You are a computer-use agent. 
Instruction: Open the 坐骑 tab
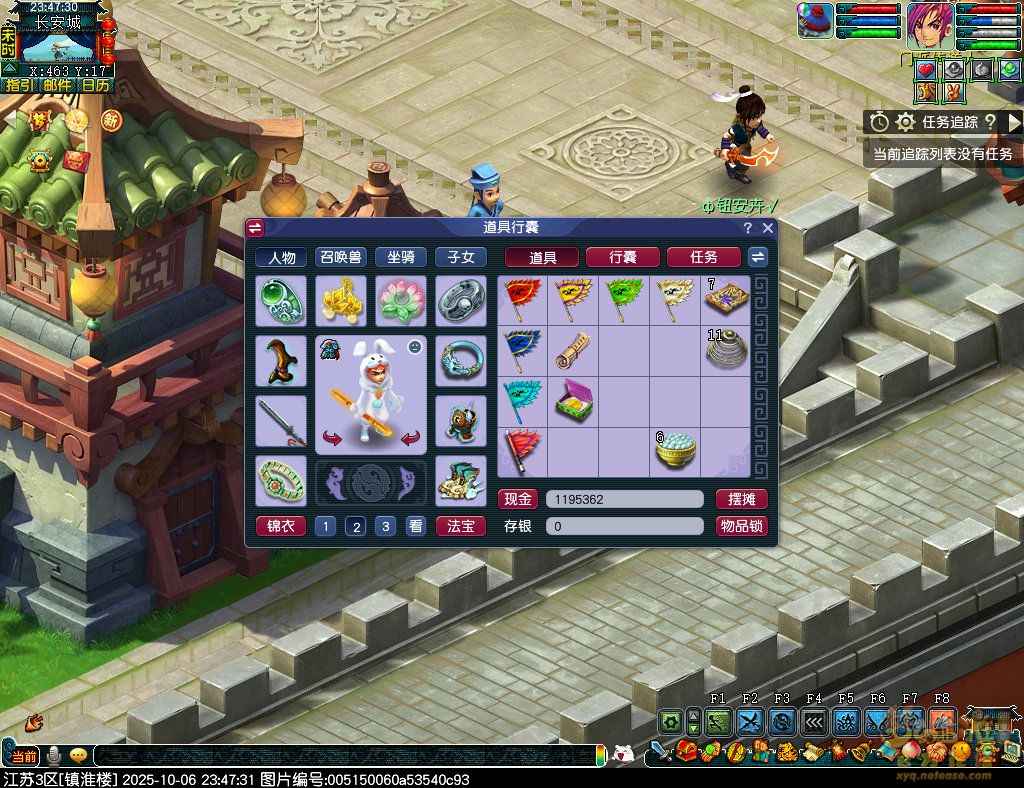[401, 257]
